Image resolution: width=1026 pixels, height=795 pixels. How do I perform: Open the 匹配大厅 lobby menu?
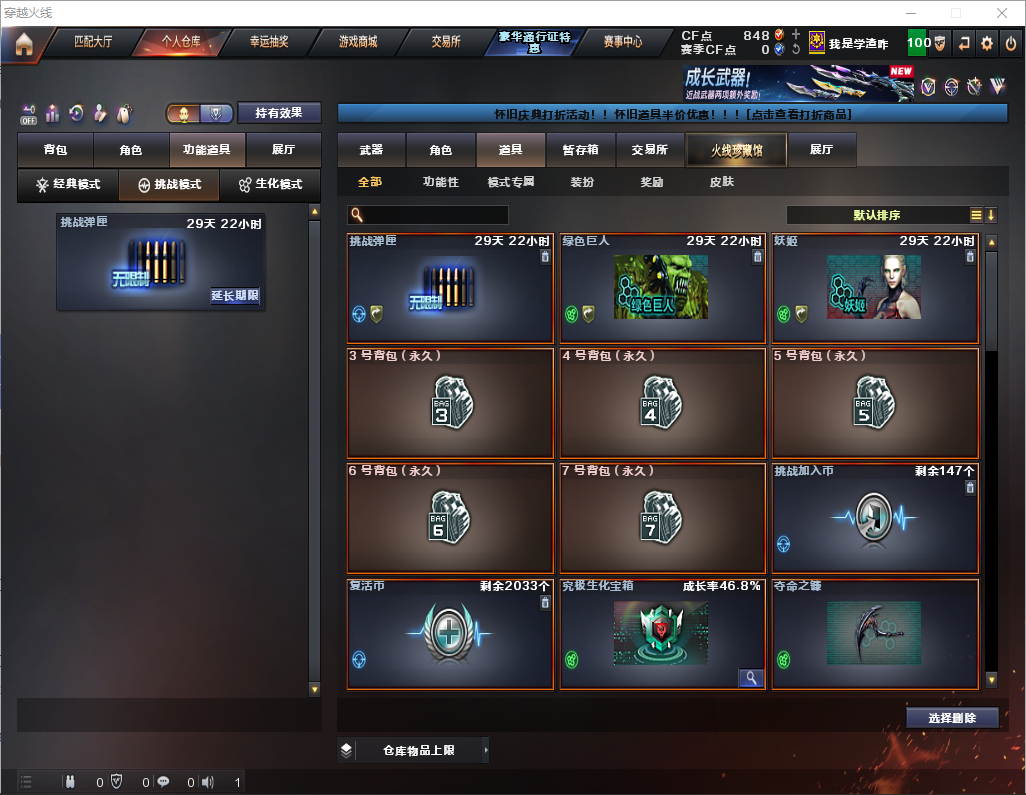(x=93, y=43)
